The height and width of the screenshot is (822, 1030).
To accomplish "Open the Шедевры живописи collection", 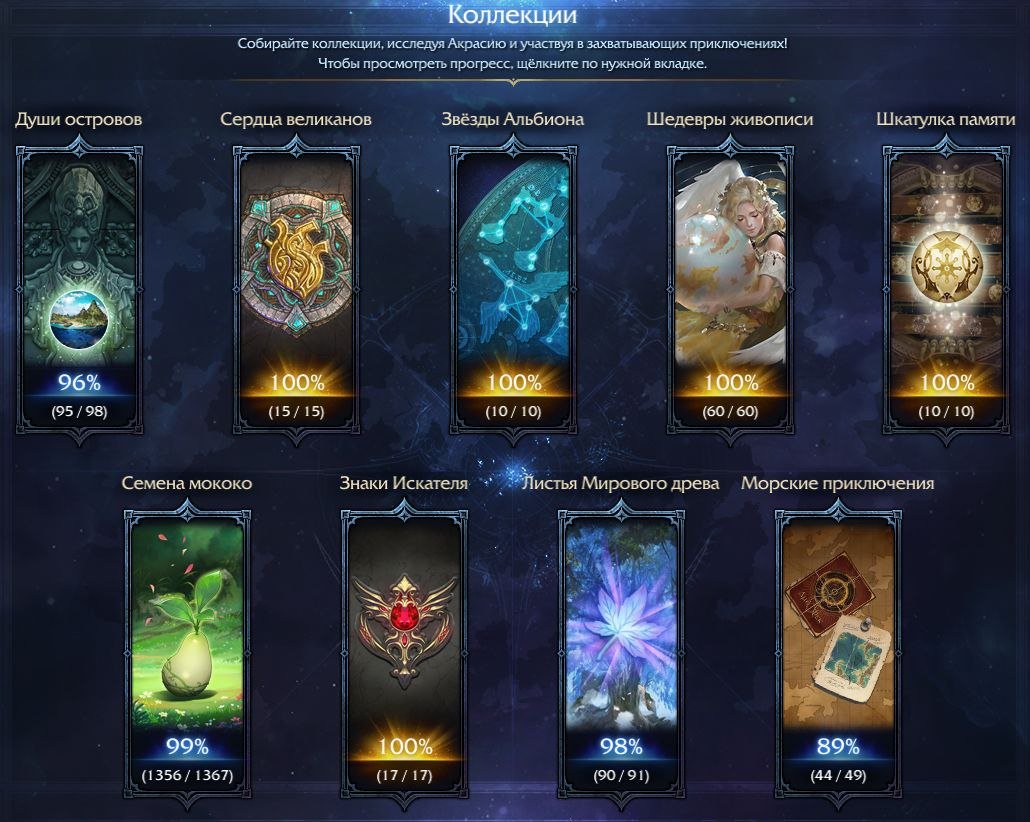I will 730,285.
